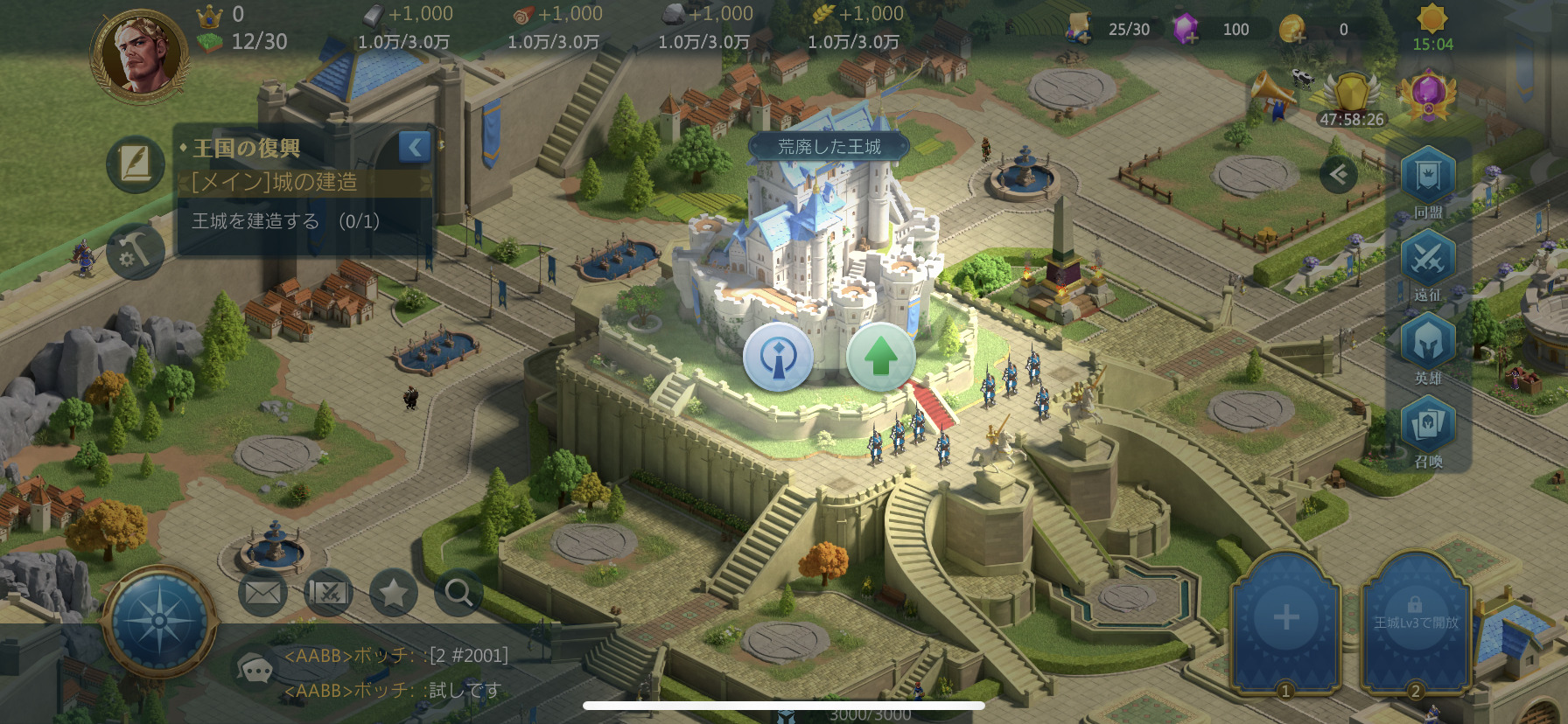Open the magnifying glass search
The width and height of the screenshot is (1568, 724).
458,594
